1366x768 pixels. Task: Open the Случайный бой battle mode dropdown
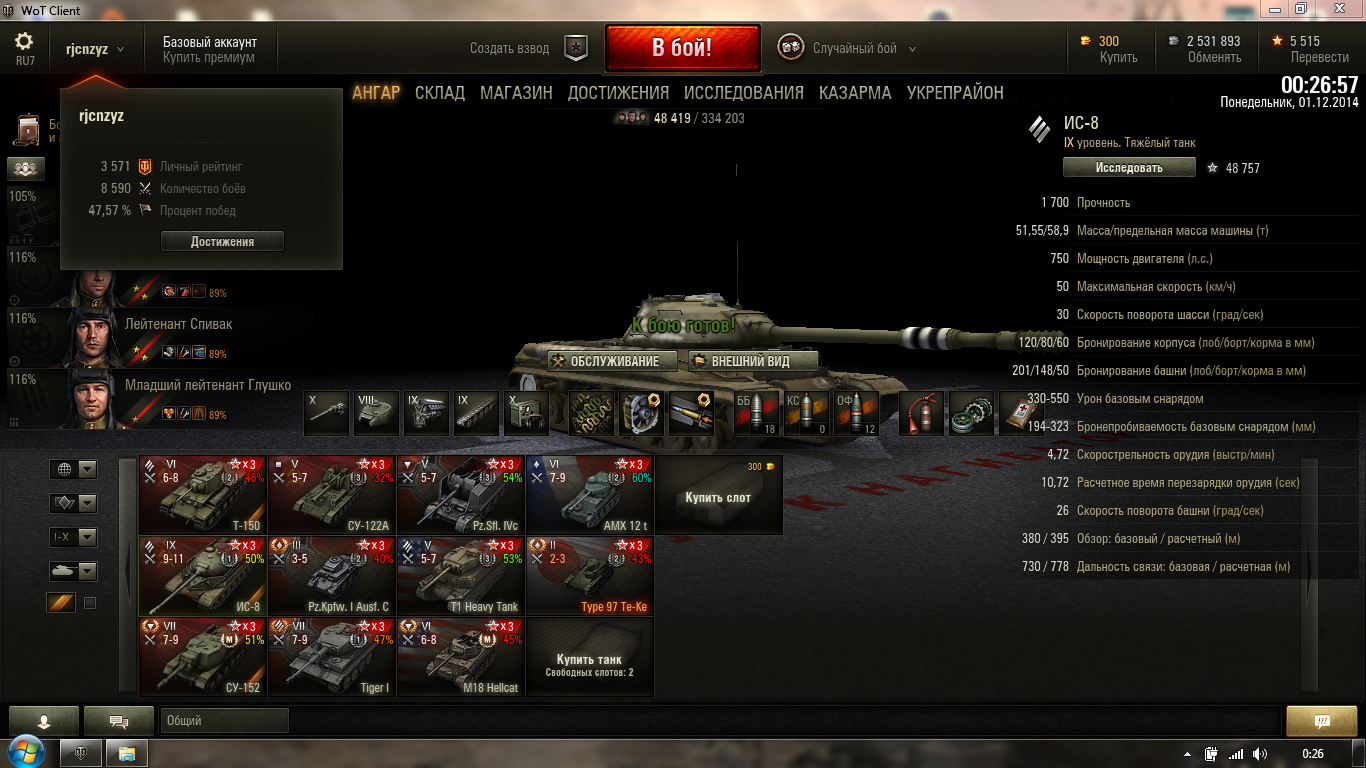pos(853,49)
